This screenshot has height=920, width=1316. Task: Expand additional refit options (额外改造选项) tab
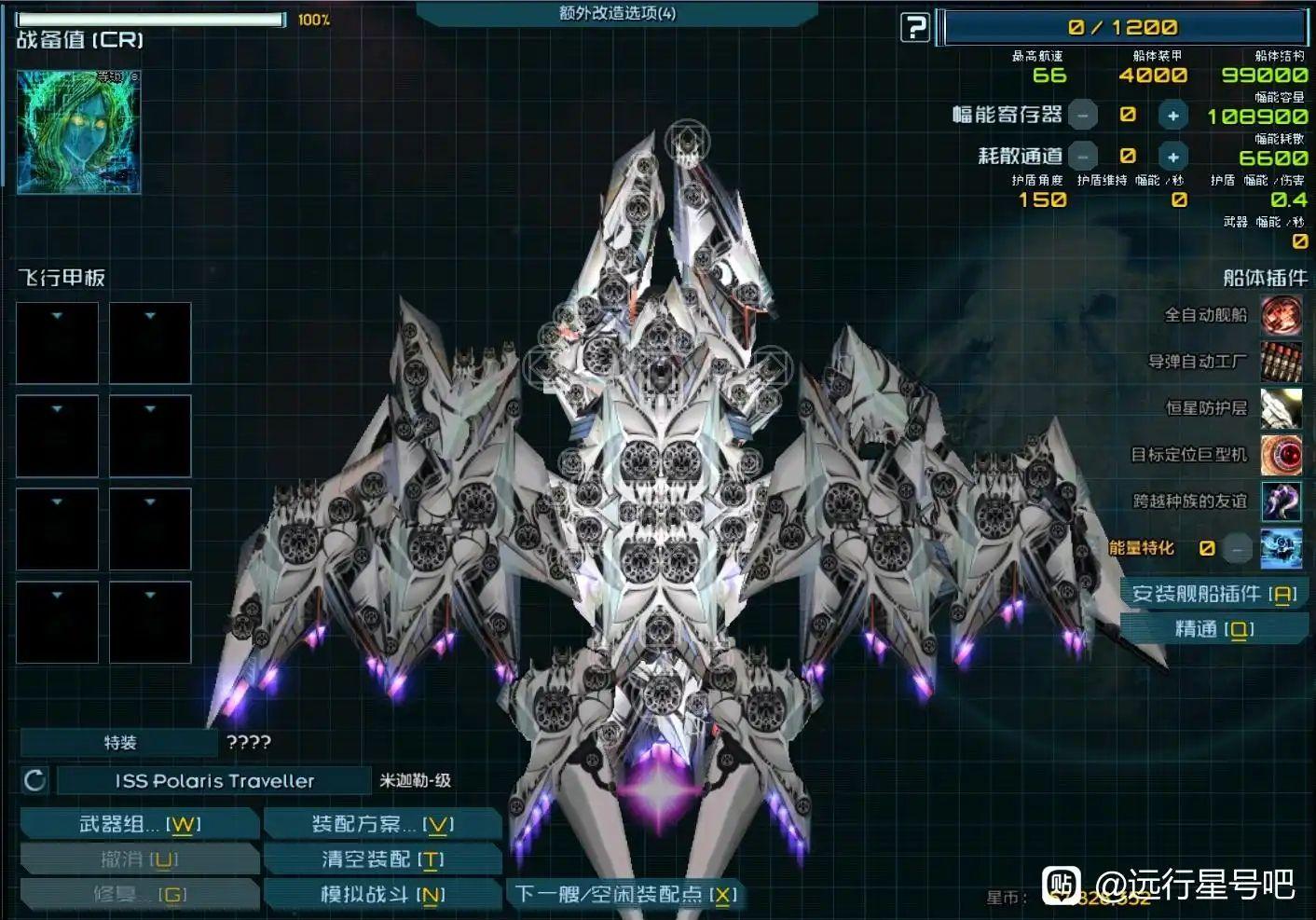617,13
